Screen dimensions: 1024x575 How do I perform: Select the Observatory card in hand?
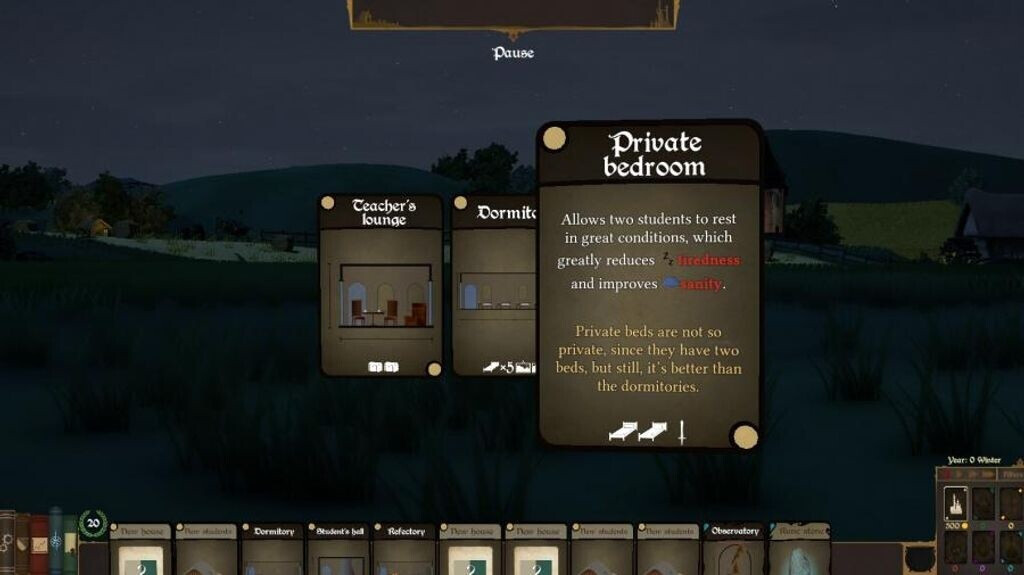[x=735, y=548]
